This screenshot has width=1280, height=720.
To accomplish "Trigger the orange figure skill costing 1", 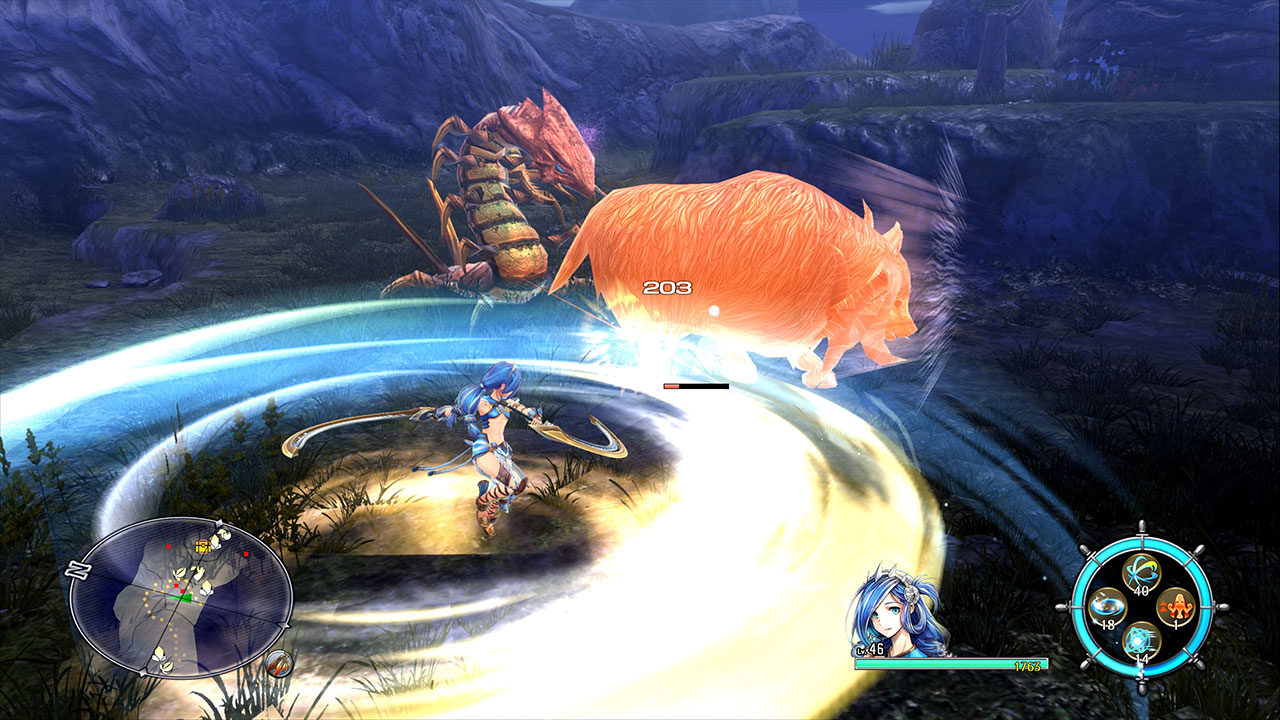I will (1174, 607).
